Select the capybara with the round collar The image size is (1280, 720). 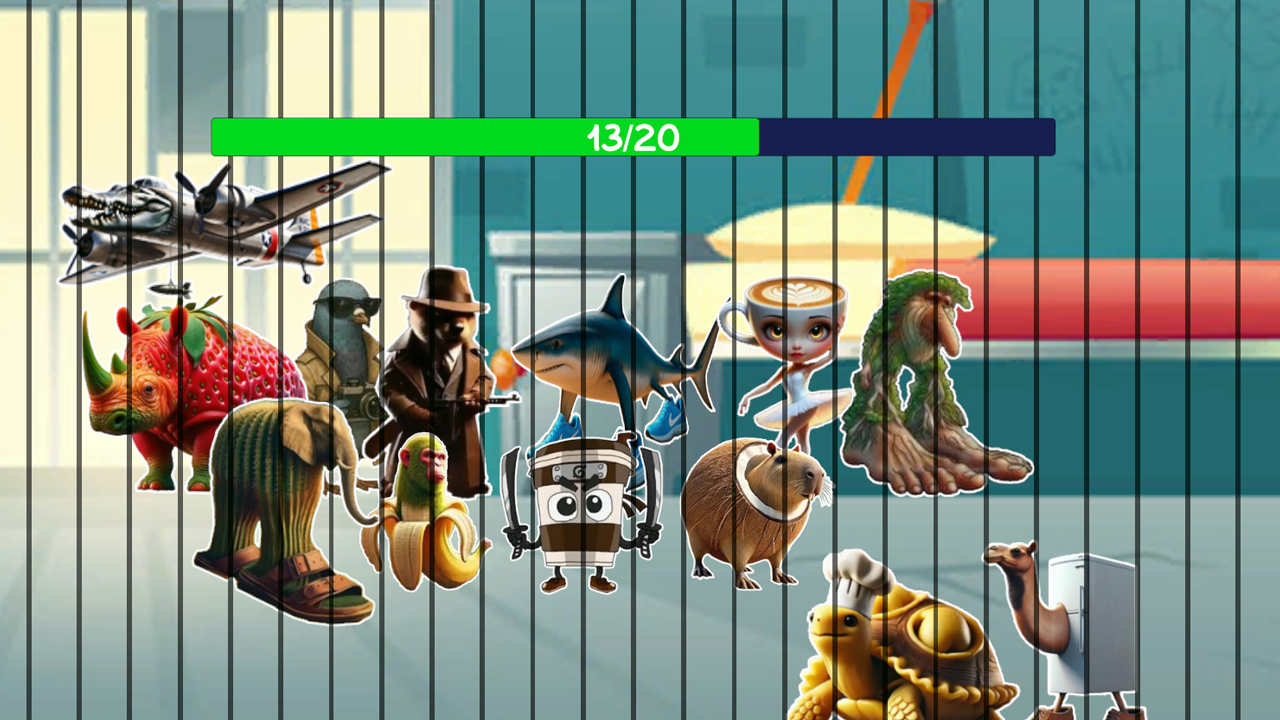pyautogui.click(x=755, y=510)
